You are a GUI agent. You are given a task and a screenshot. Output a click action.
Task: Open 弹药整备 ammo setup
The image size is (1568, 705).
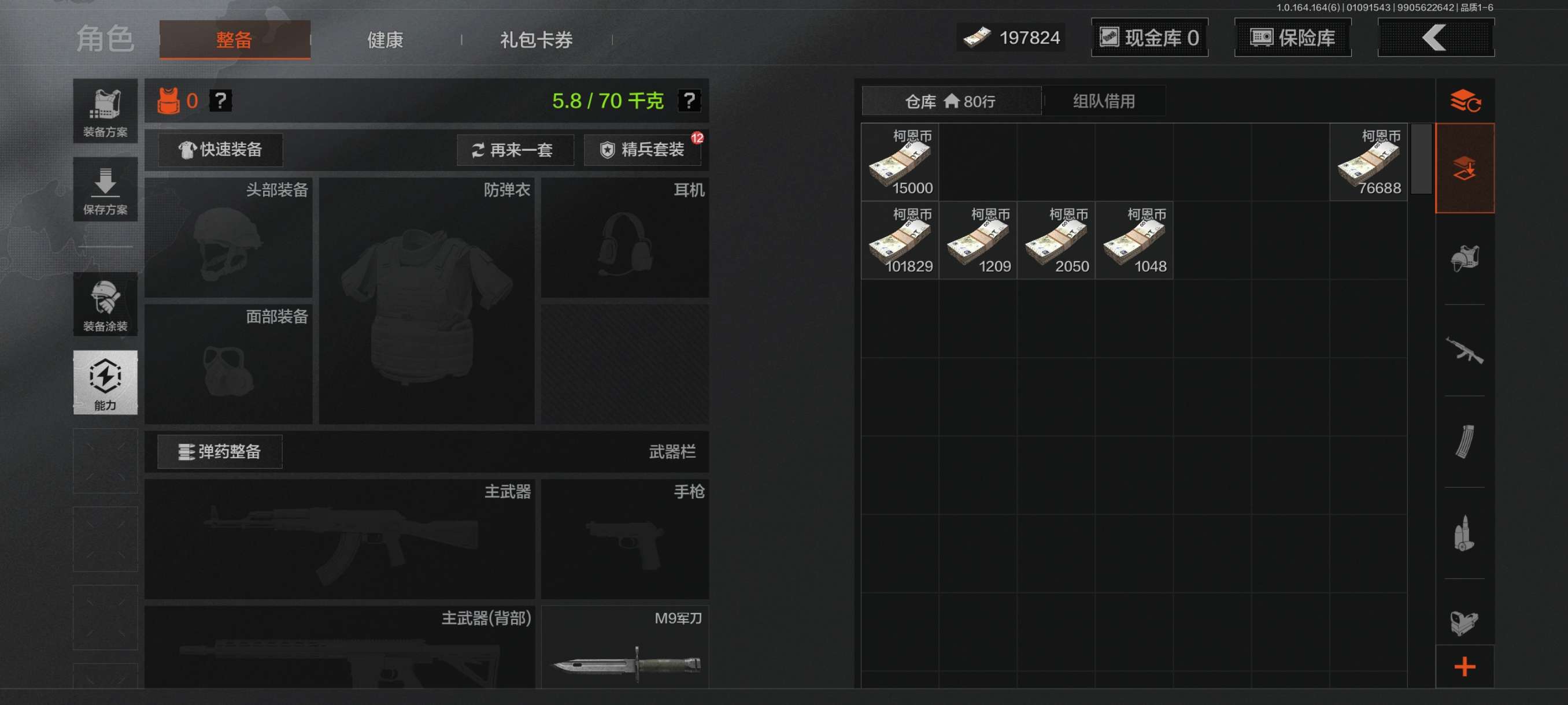point(220,451)
